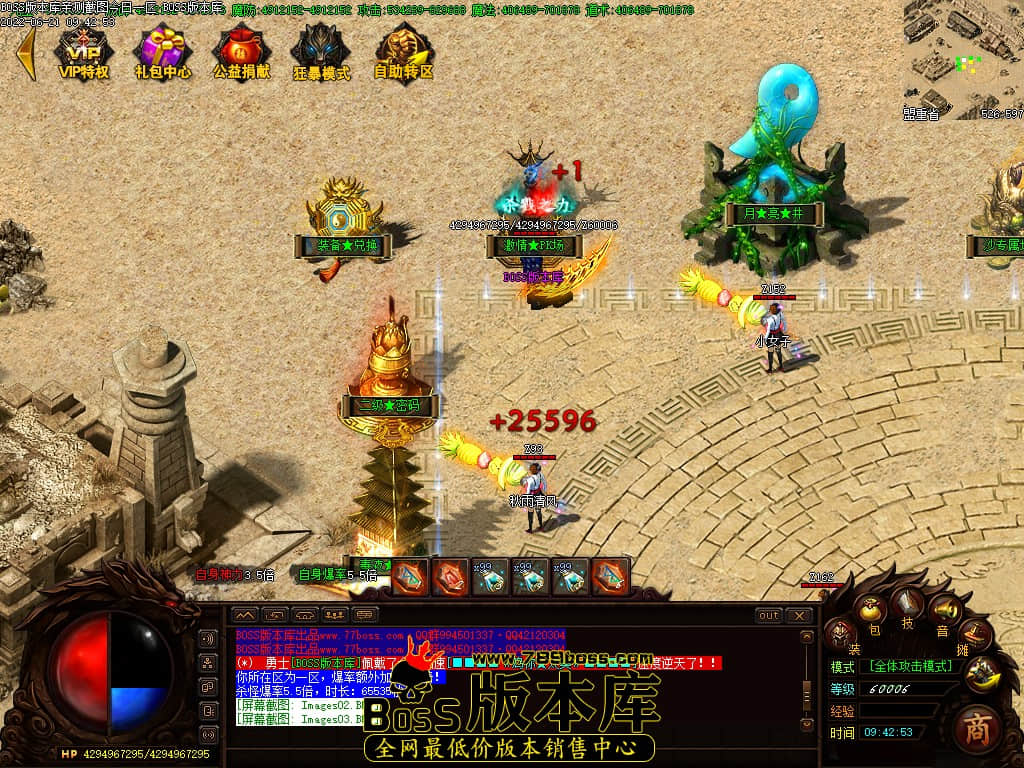
Task: Open 自助转区 server transfer
Action: coord(403,53)
